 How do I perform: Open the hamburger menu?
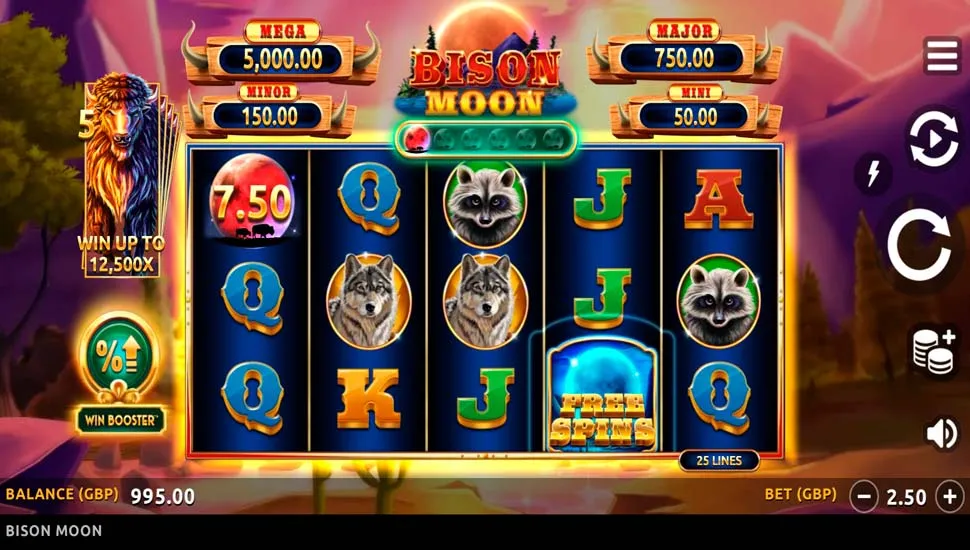[x=941, y=57]
